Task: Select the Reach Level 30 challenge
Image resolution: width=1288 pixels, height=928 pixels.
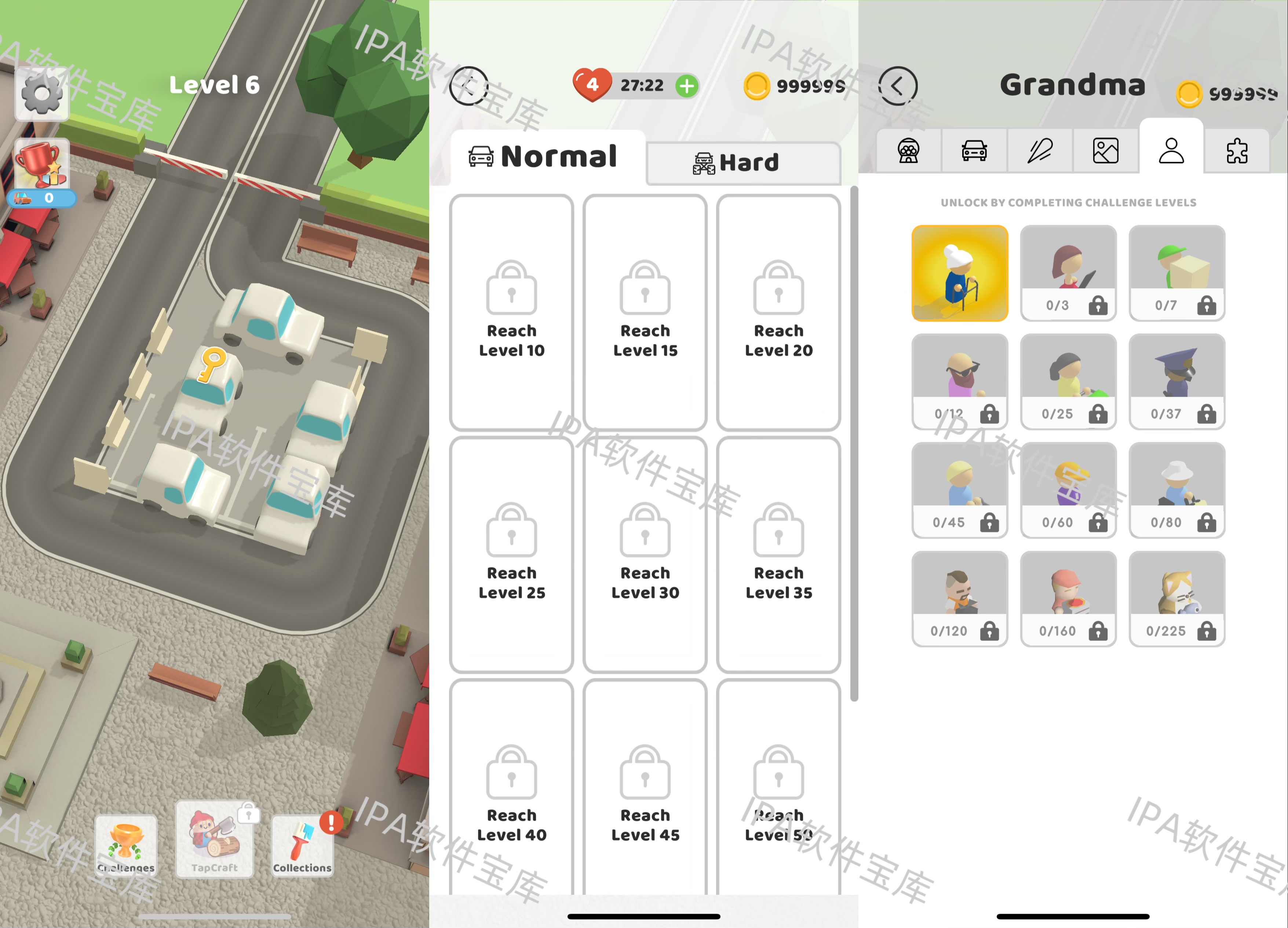Action: click(645, 554)
